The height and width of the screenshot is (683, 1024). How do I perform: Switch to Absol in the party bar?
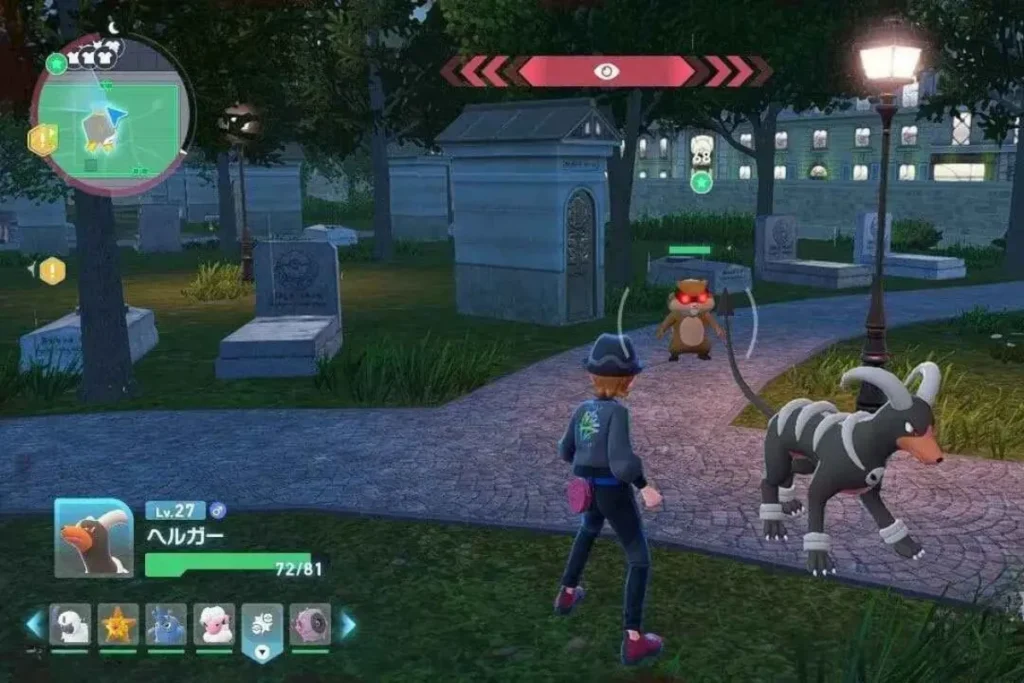coord(70,624)
